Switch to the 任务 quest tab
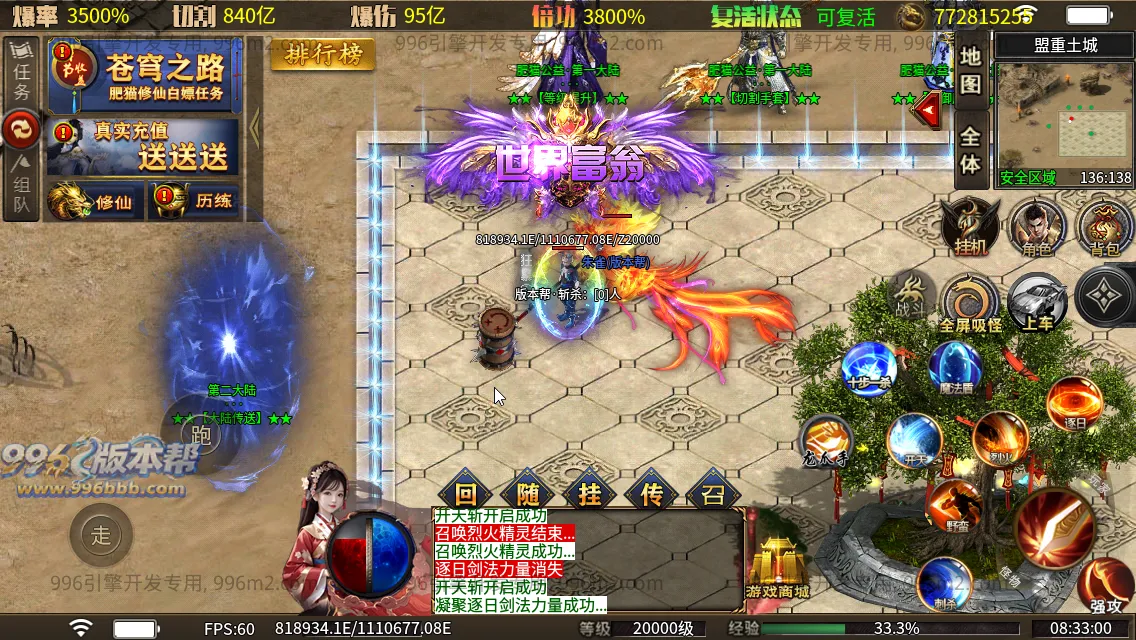The width and height of the screenshot is (1136, 640). [x=22, y=80]
